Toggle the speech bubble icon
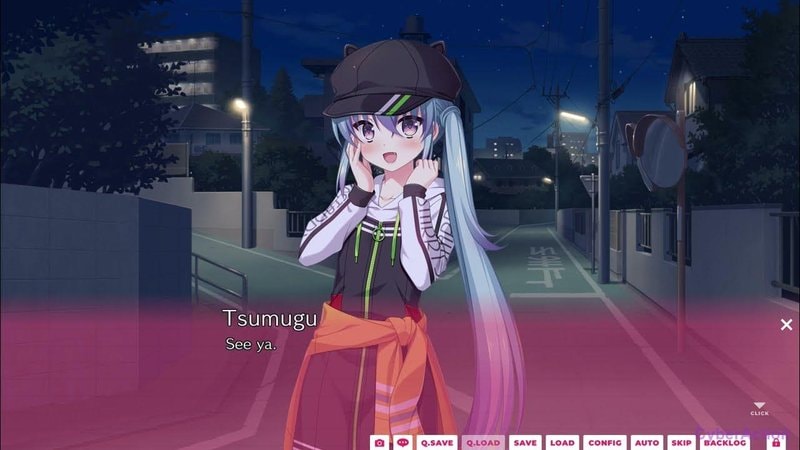Image resolution: width=800 pixels, height=450 pixels. 403,442
